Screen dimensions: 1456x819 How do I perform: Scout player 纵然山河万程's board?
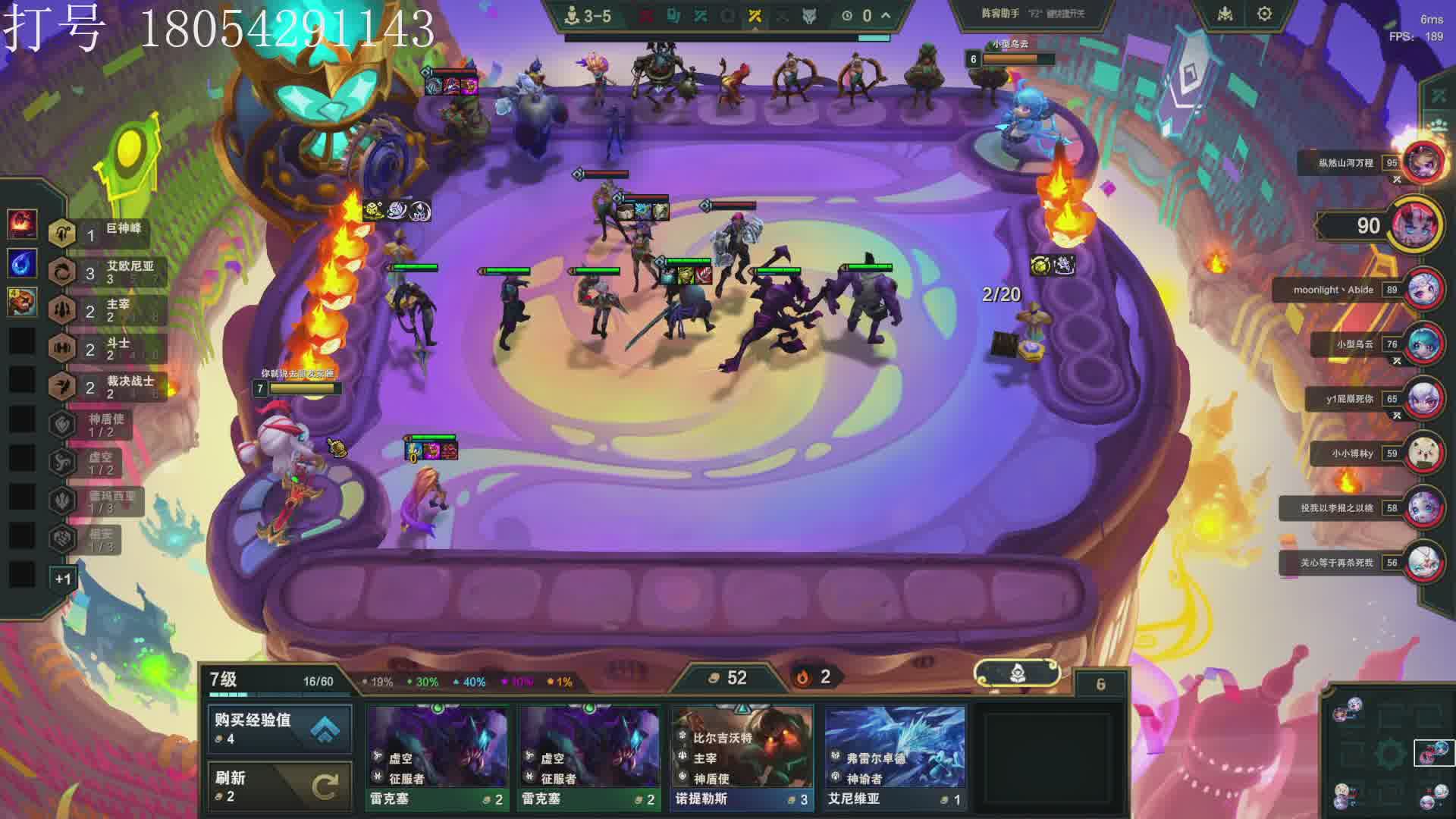coord(1423,162)
